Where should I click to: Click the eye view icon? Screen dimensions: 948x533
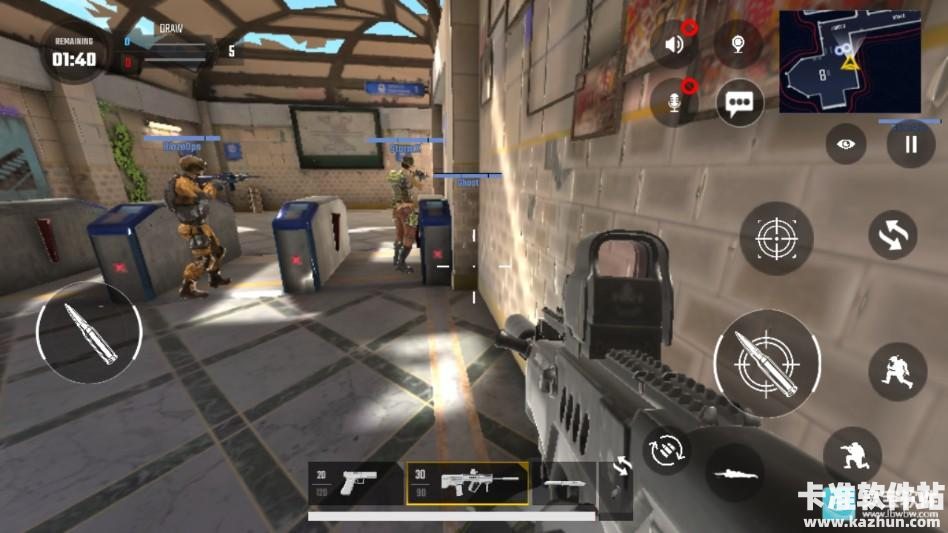[846, 144]
